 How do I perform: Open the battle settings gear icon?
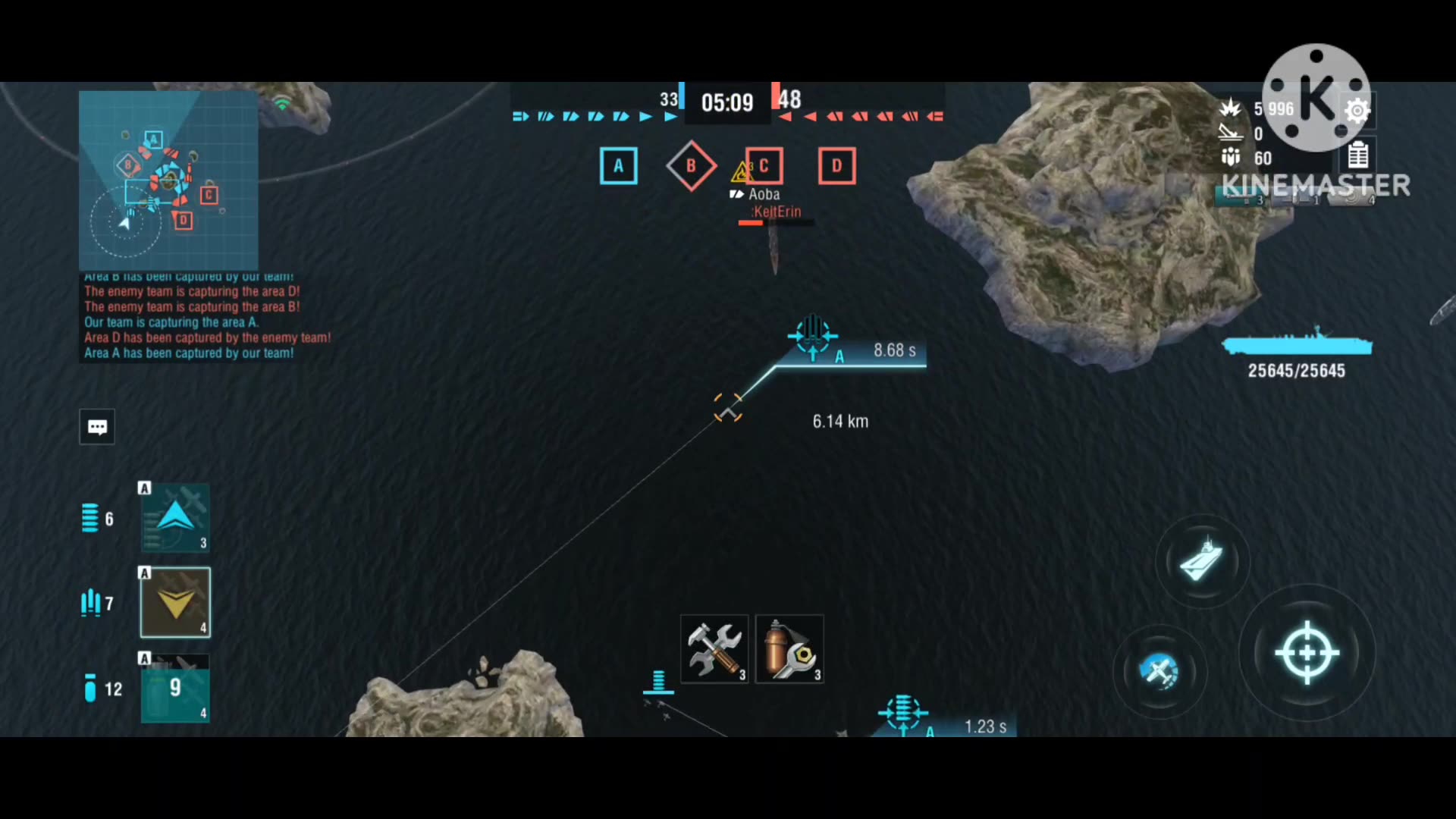(1357, 111)
